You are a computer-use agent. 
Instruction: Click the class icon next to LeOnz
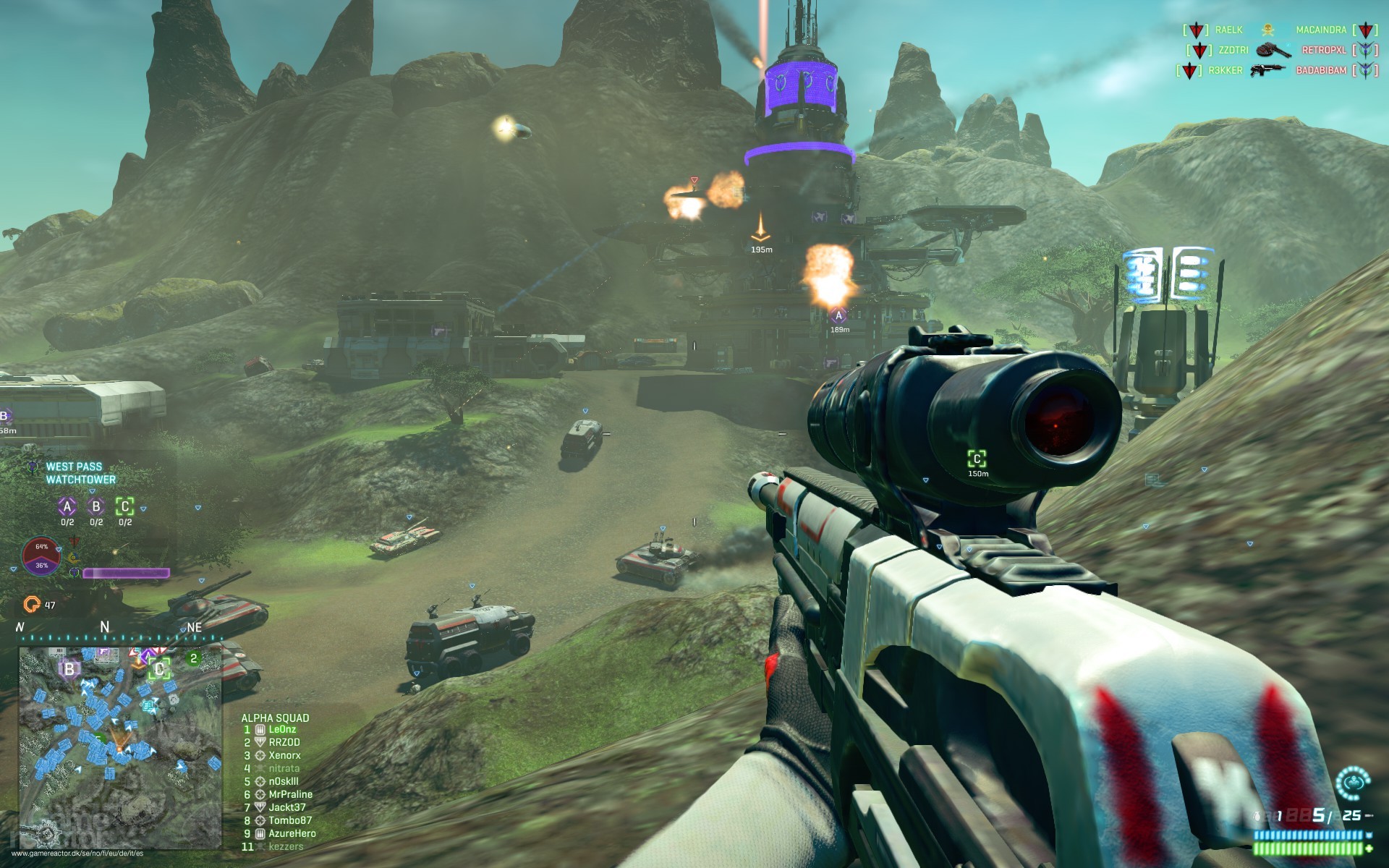[x=260, y=730]
